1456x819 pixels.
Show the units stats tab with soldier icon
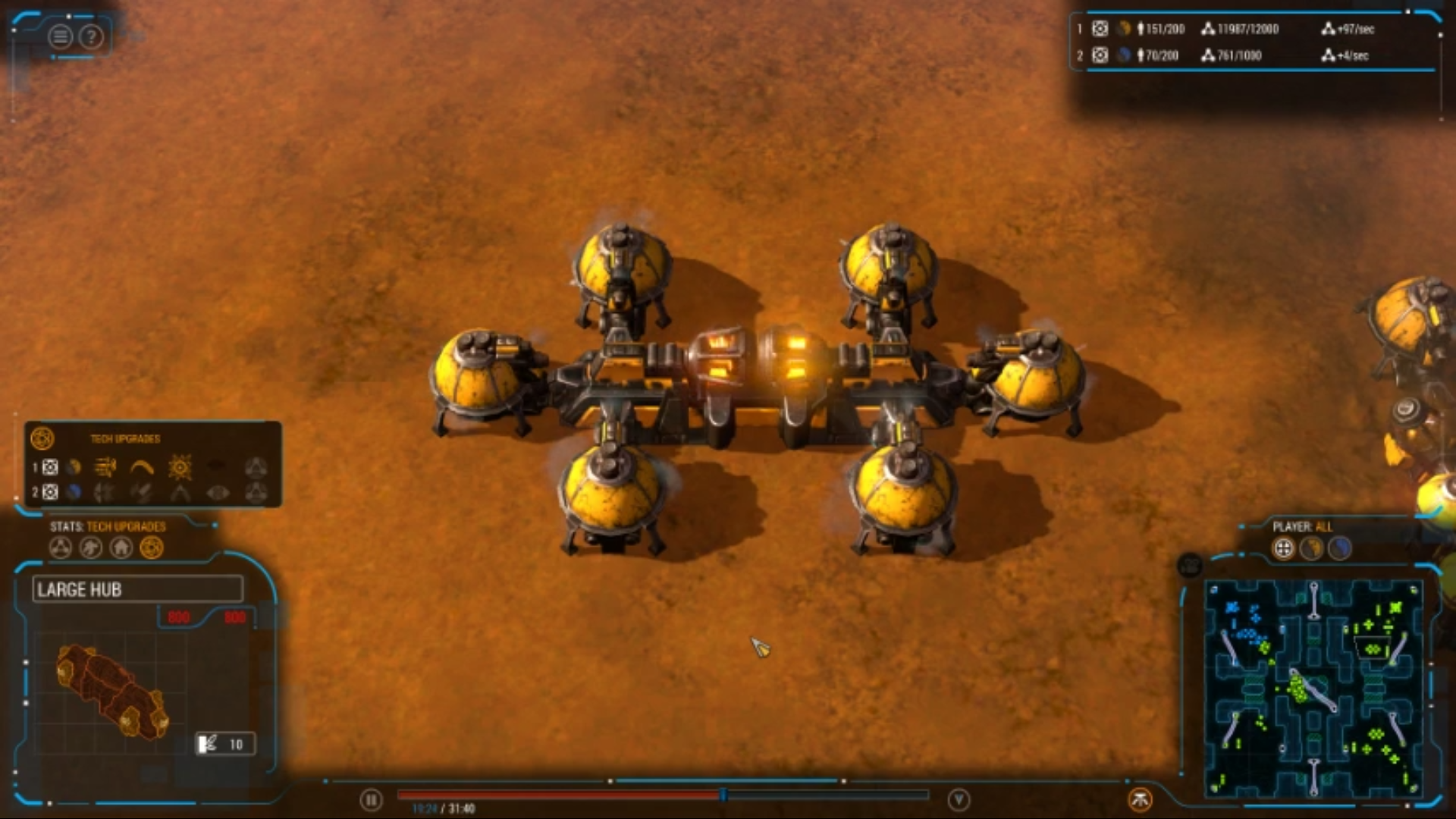[91, 548]
